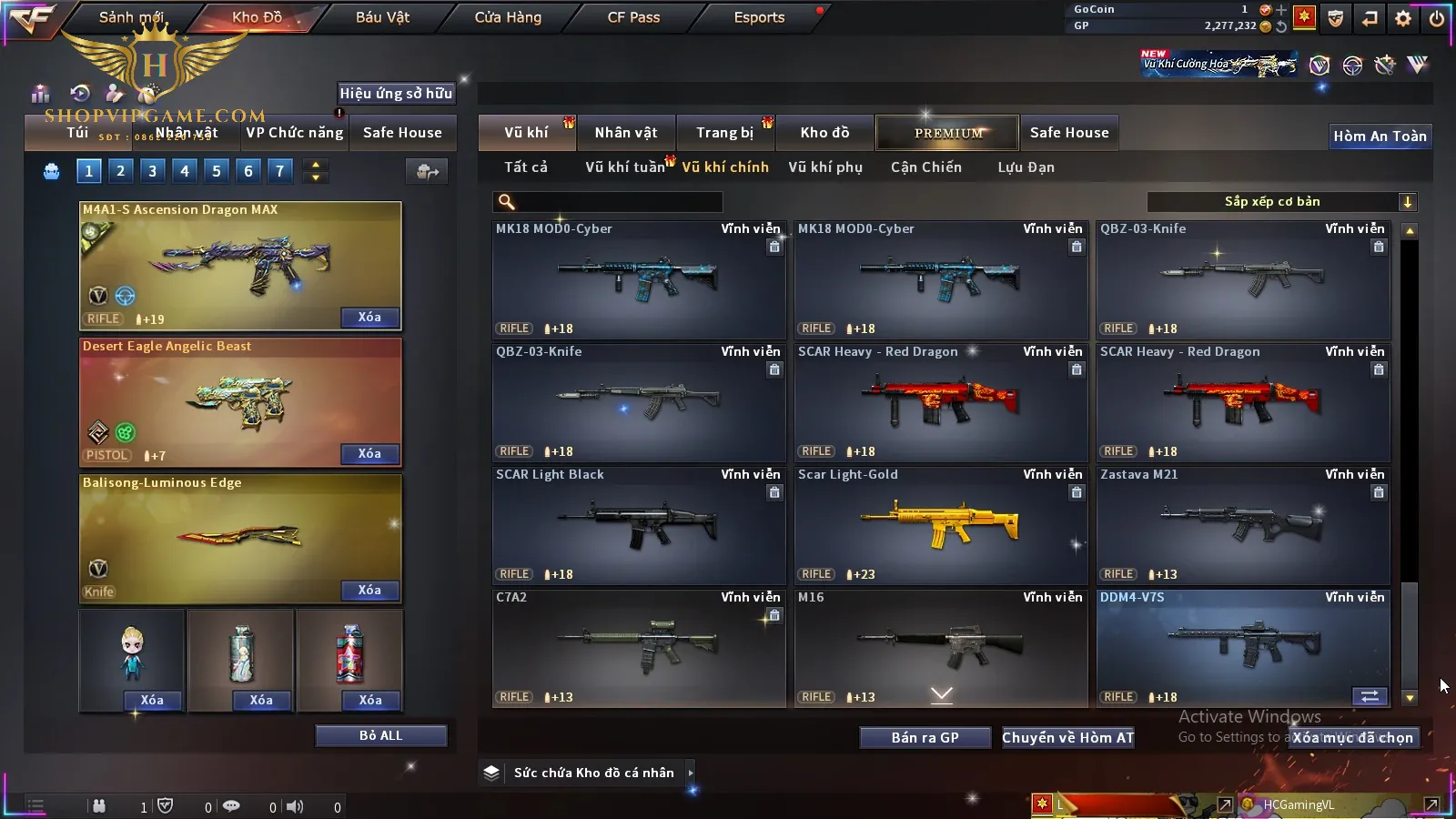Image resolution: width=1456 pixels, height=819 pixels.
Task: Switch to the Trang bị tab
Action: click(725, 133)
